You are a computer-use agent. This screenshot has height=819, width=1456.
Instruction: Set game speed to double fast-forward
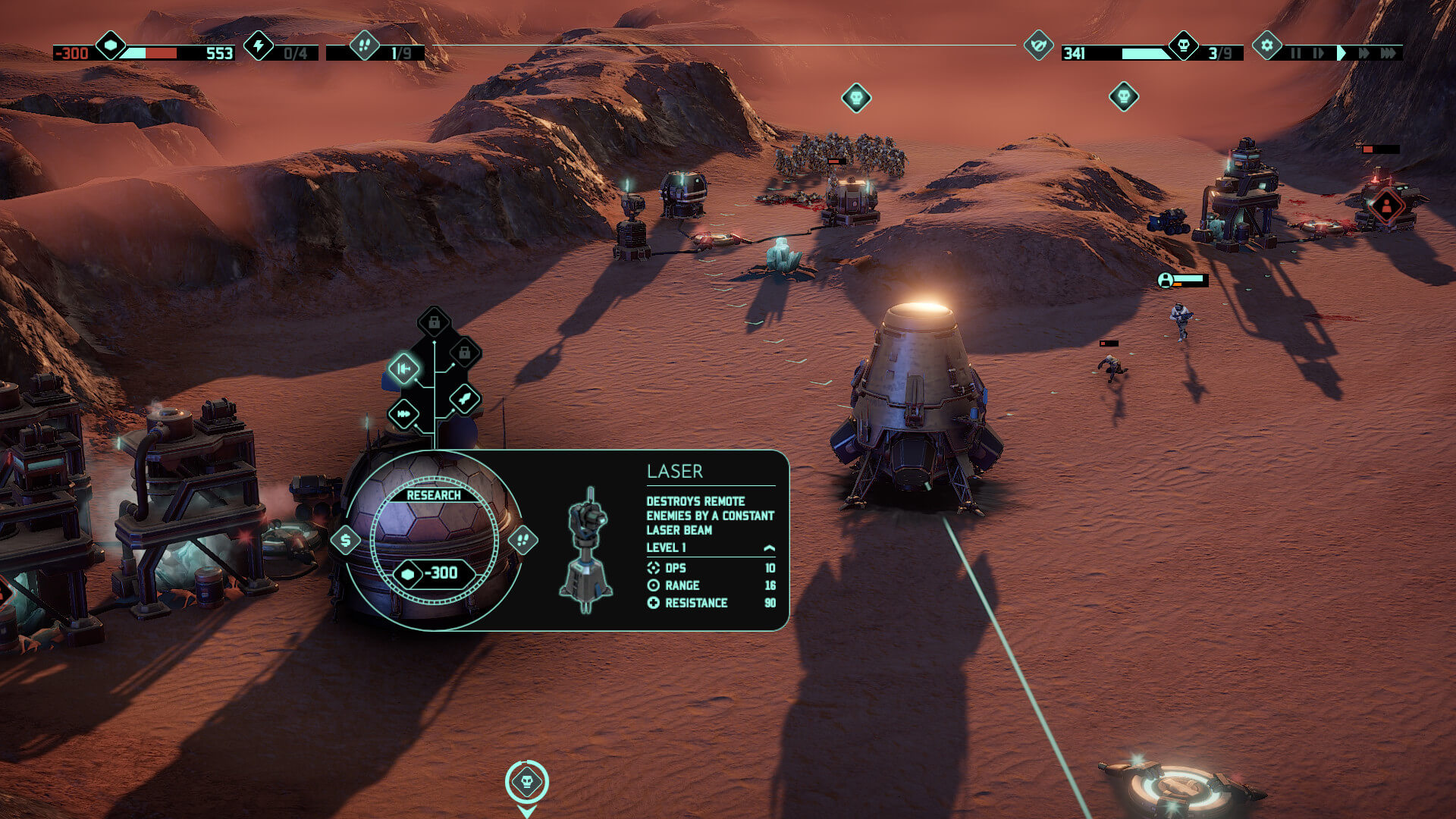[x=1364, y=53]
